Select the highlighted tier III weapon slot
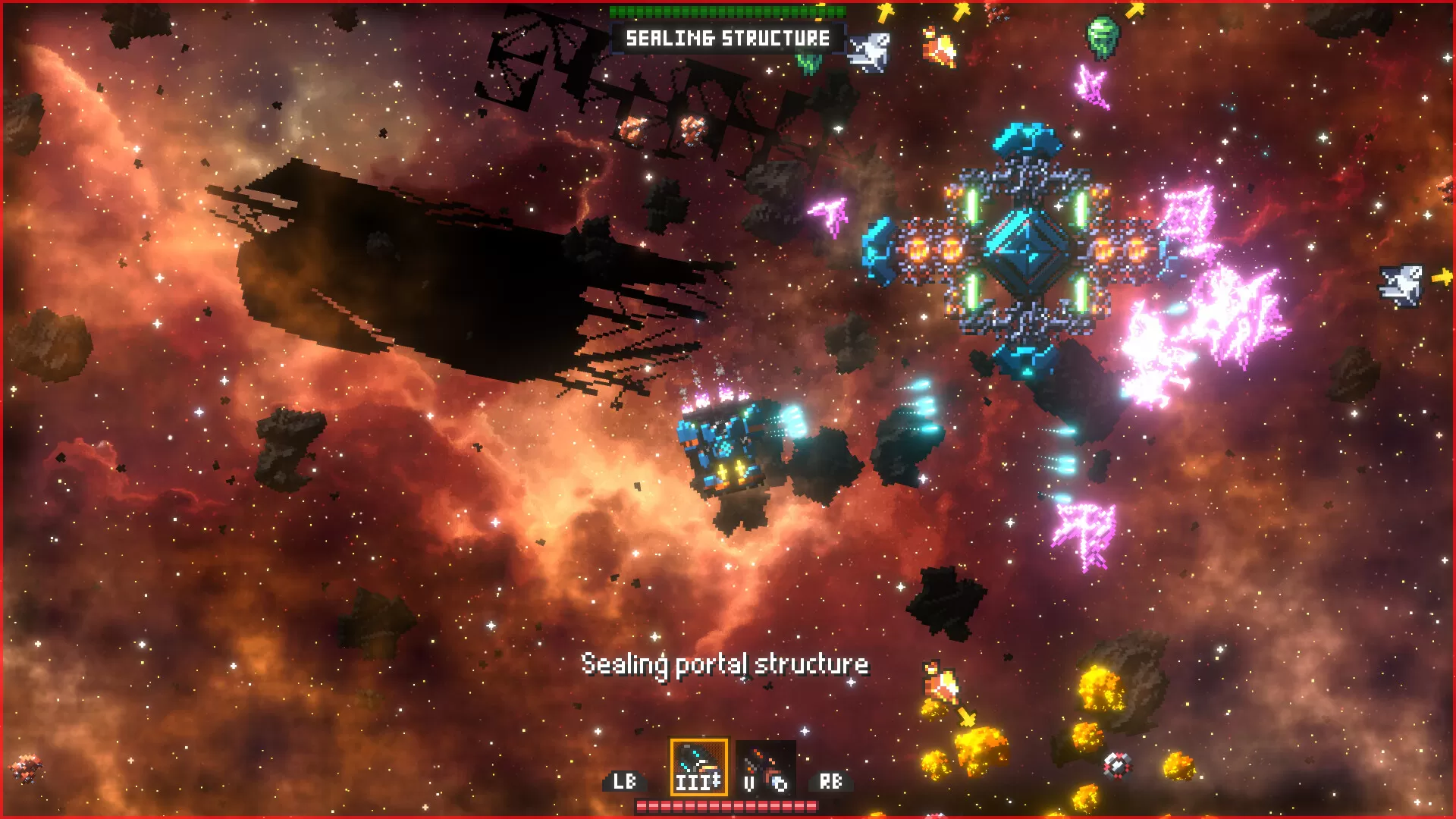1456x819 pixels. tap(698, 767)
